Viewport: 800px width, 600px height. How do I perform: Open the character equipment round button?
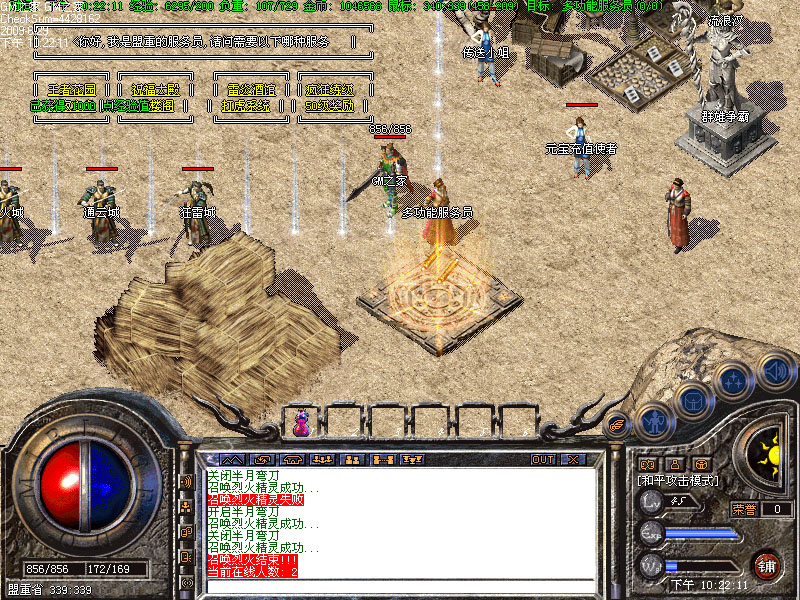pyautogui.click(x=655, y=421)
